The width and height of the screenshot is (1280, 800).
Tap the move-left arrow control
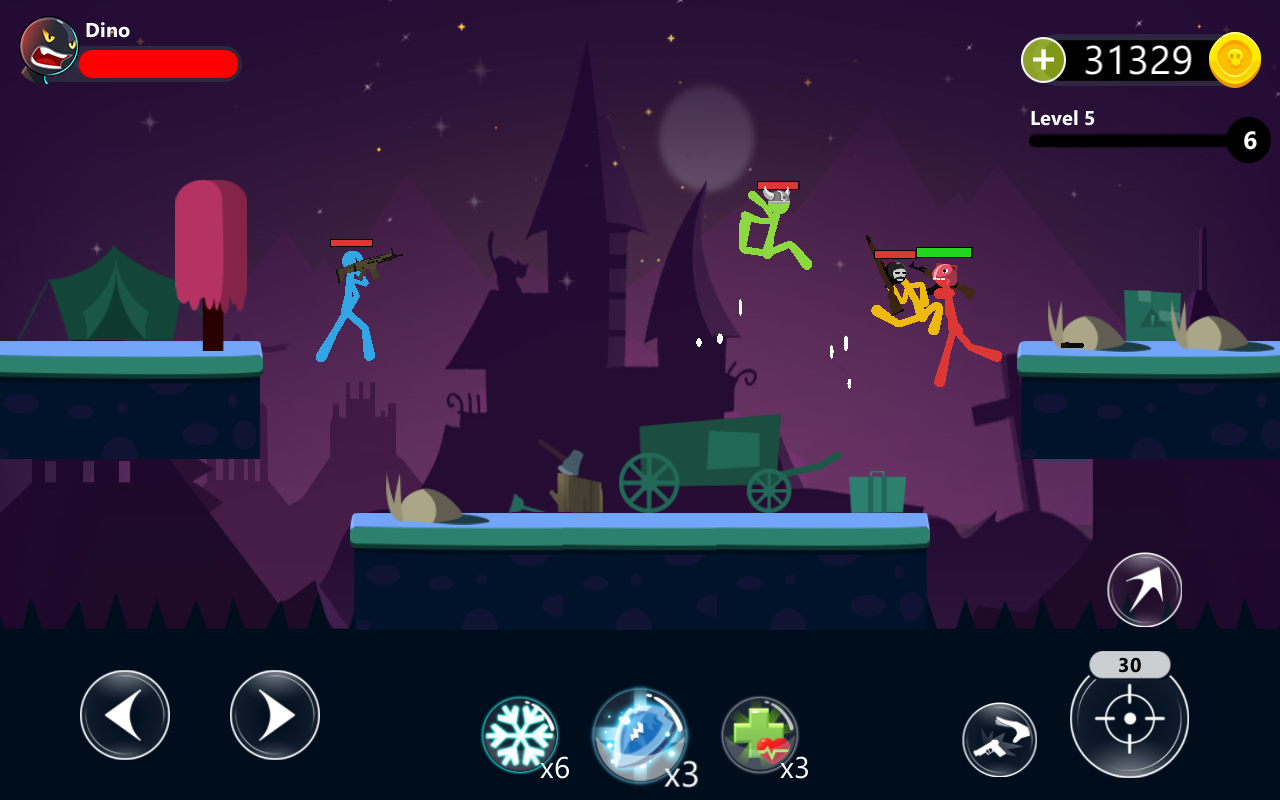coord(125,715)
